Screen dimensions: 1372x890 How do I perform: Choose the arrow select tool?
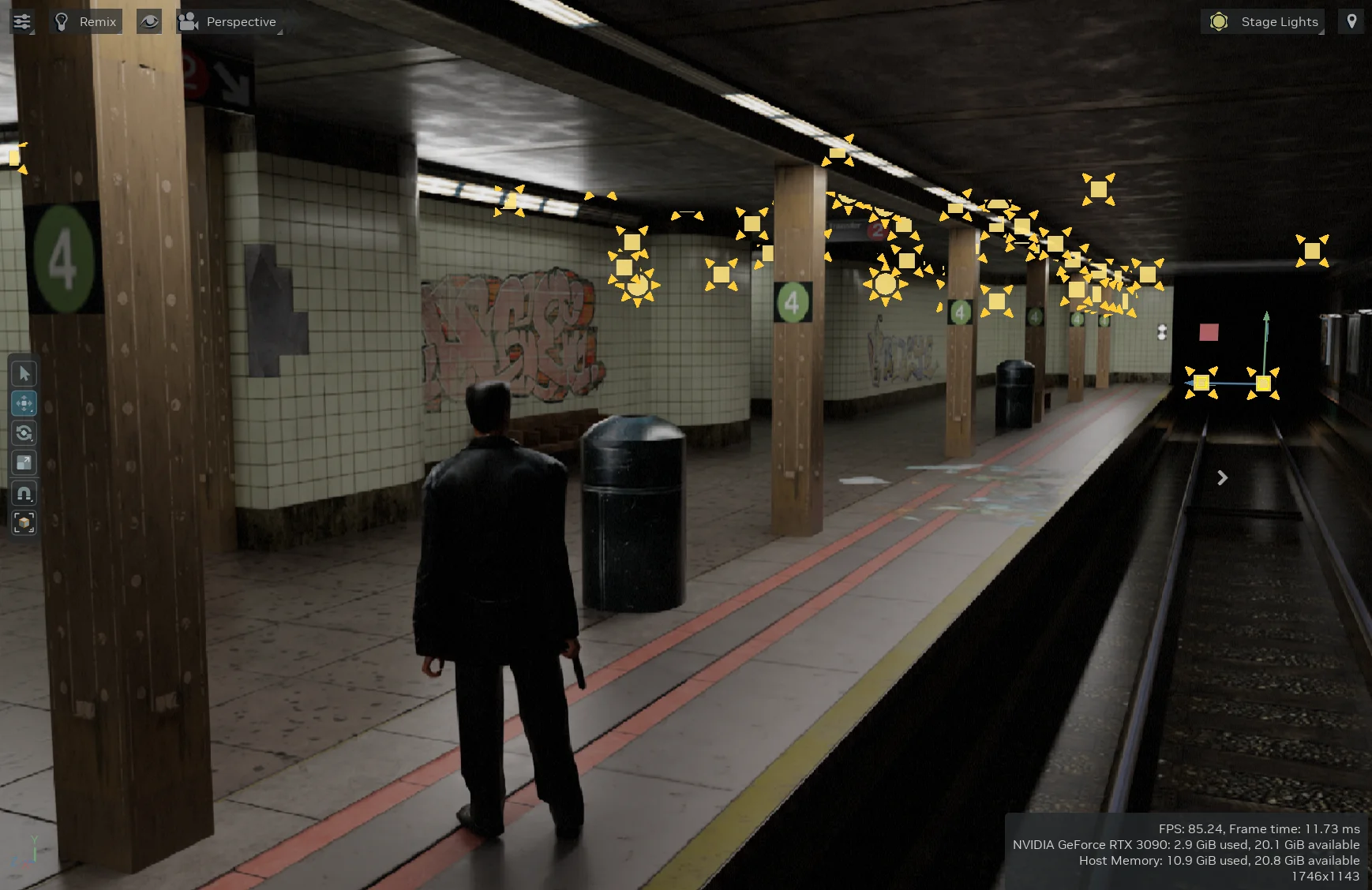(x=24, y=373)
